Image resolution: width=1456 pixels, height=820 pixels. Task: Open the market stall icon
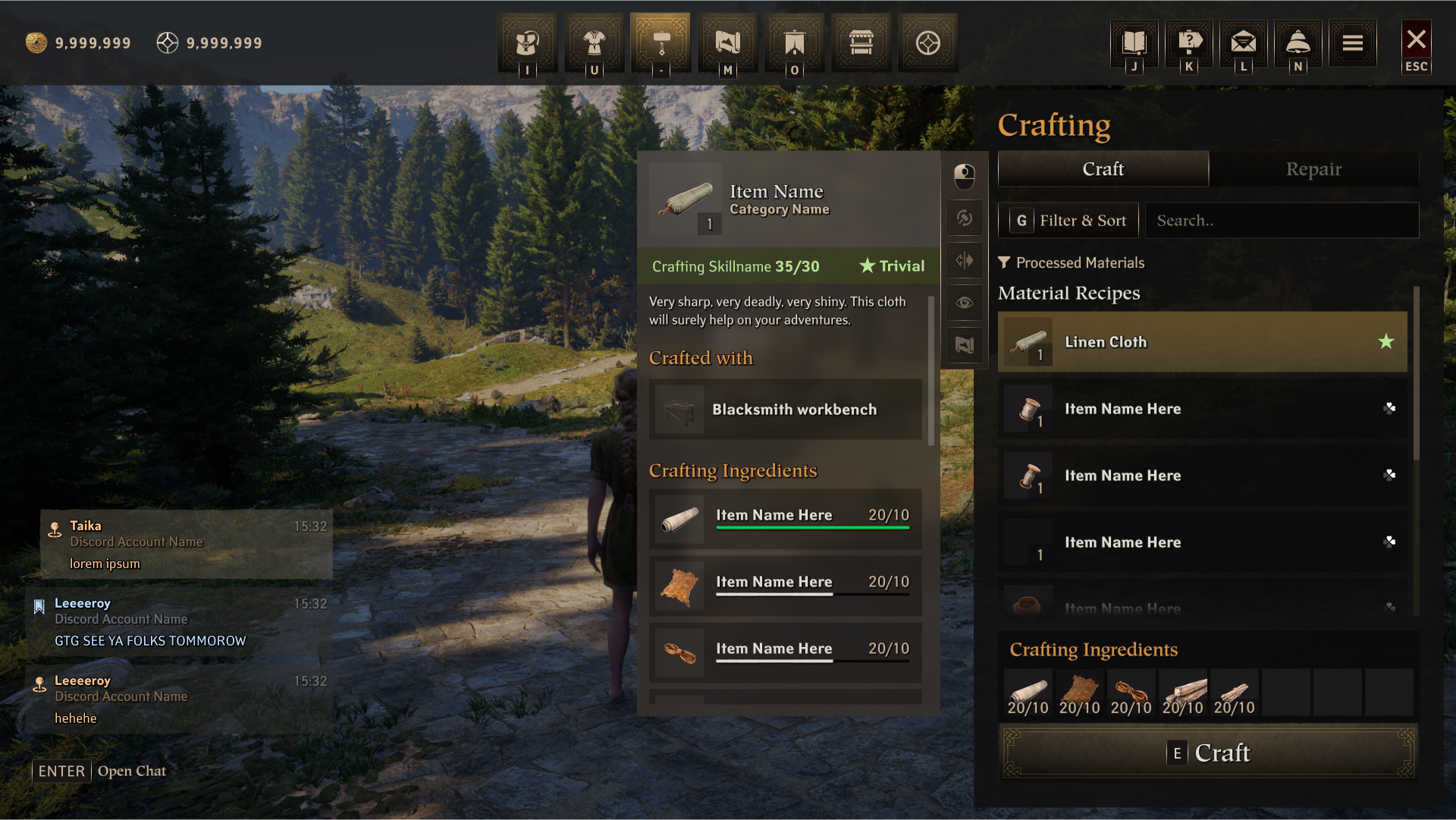(861, 42)
